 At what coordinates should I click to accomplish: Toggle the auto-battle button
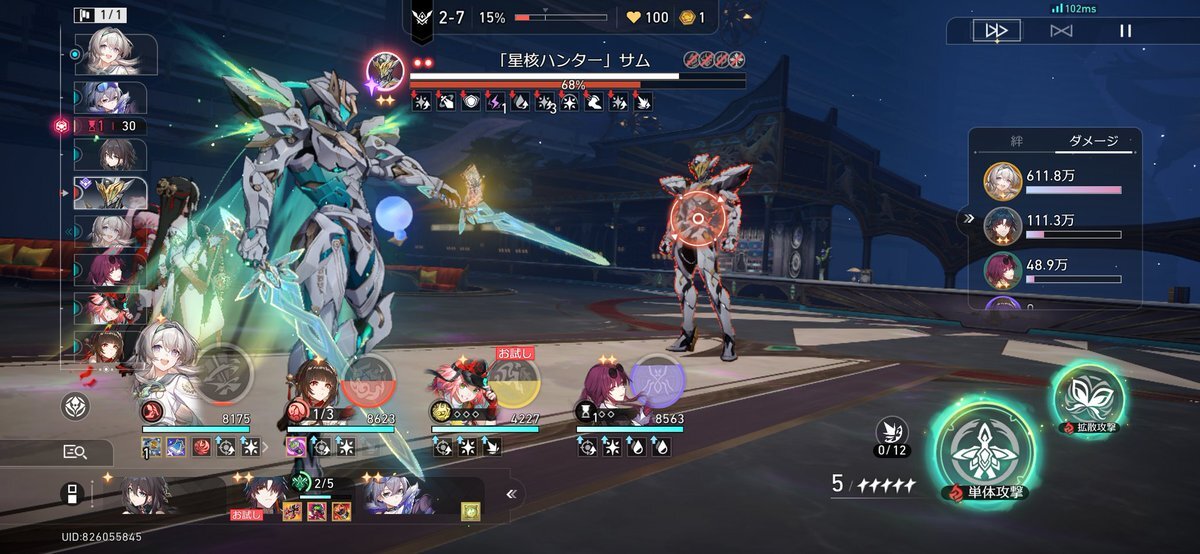point(1060,31)
